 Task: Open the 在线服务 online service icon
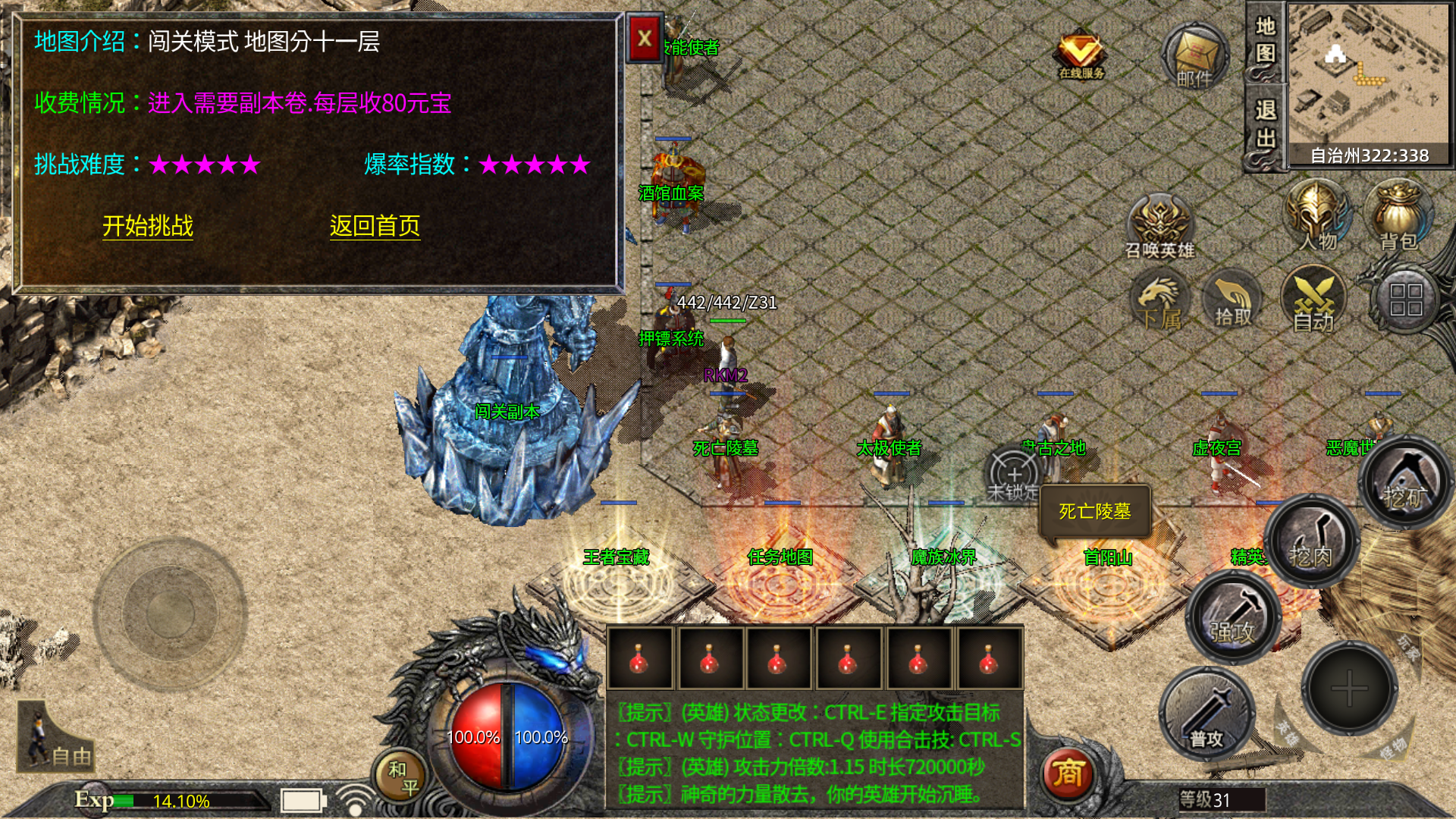coord(1081,55)
